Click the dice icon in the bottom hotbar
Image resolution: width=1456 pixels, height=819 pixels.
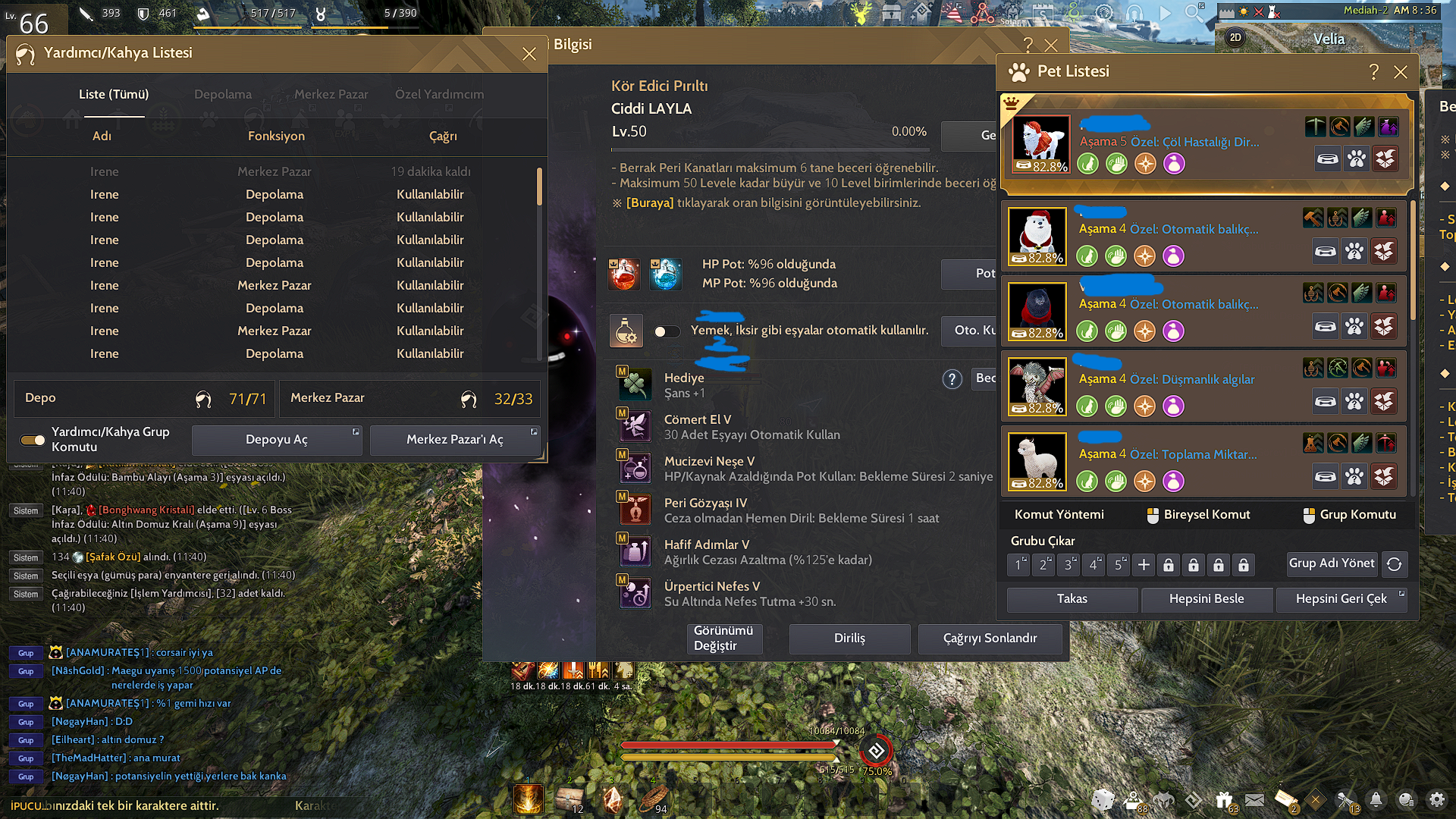click(1103, 799)
